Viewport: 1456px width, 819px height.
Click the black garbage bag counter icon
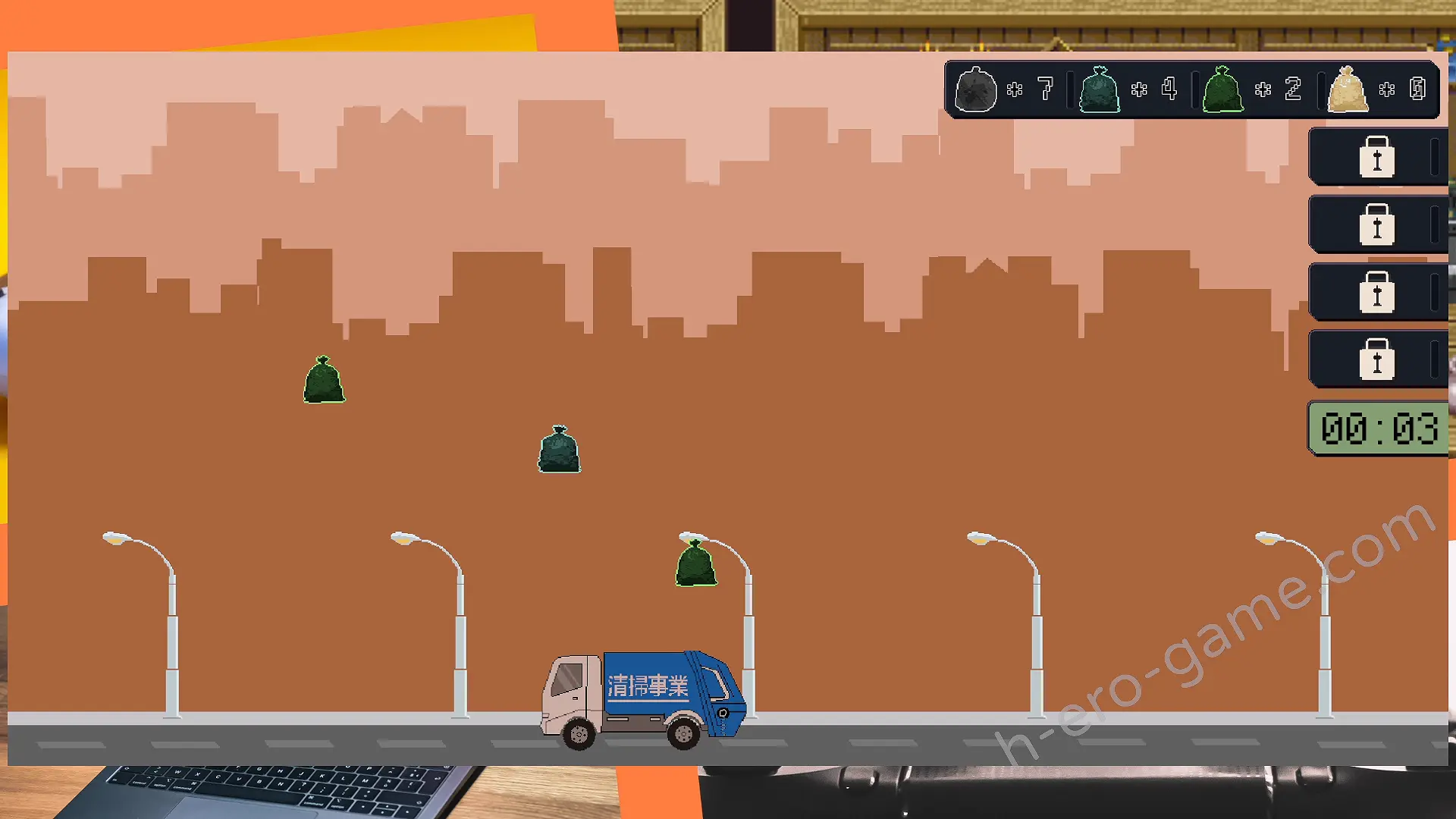975,89
